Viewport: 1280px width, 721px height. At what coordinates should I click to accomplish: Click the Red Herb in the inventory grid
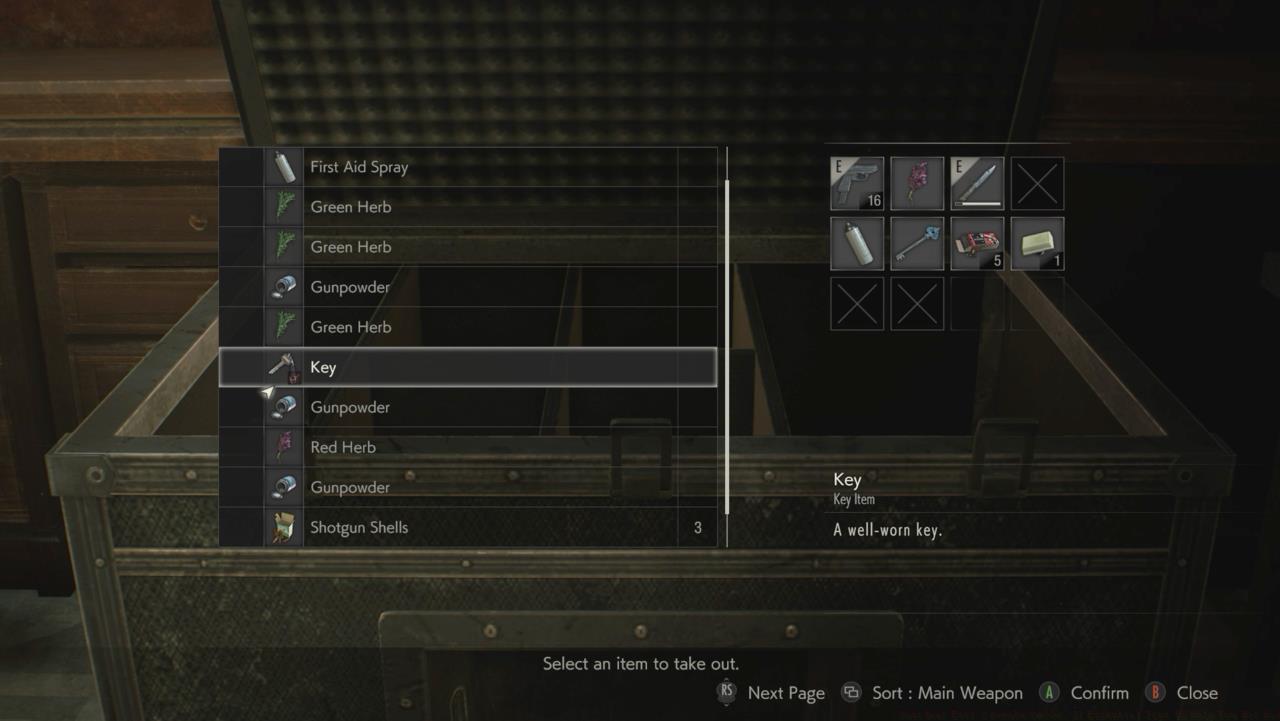(x=917, y=182)
